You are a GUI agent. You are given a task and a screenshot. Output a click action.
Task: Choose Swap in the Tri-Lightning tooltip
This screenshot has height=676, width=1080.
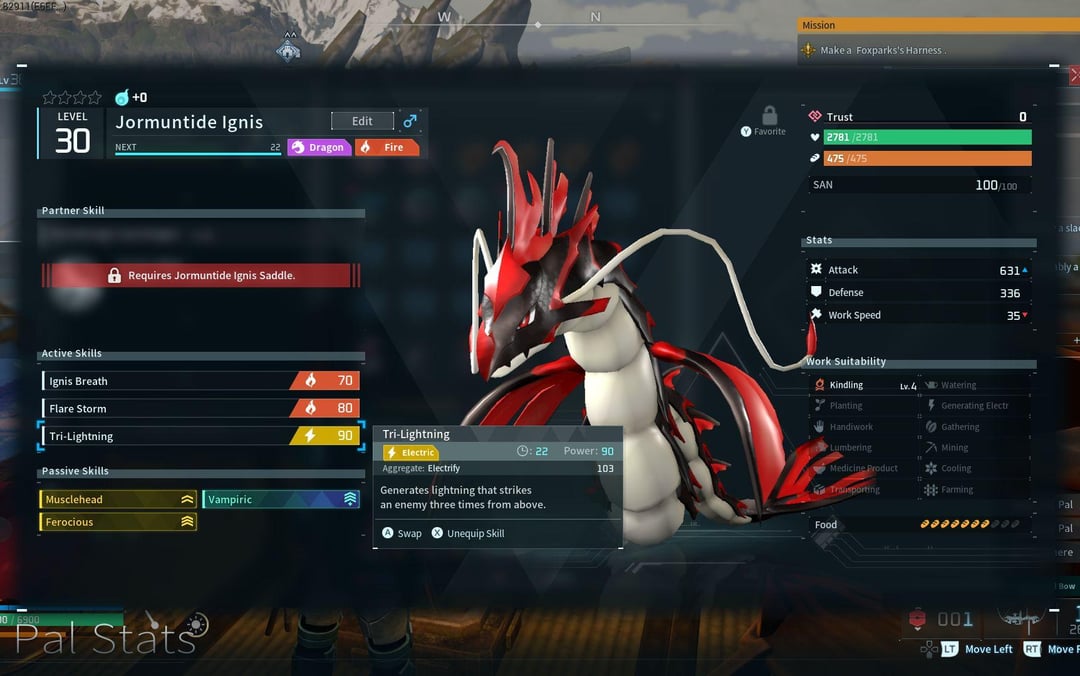tap(402, 533)
